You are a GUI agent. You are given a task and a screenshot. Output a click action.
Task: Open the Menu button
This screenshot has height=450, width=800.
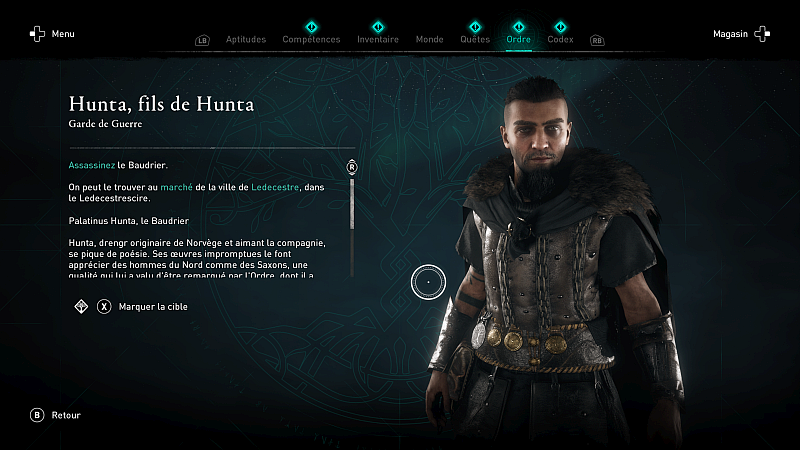pos(52,34)
